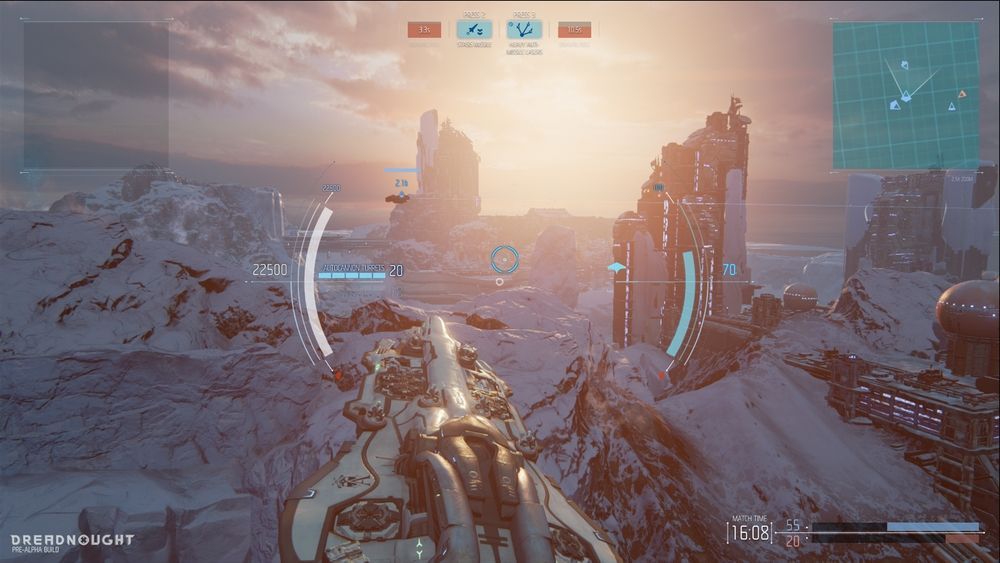The image size is (1000, 563).
Task: Activate the Heavy Anti-Missile Lasers ability
Action: click(524, 30)
